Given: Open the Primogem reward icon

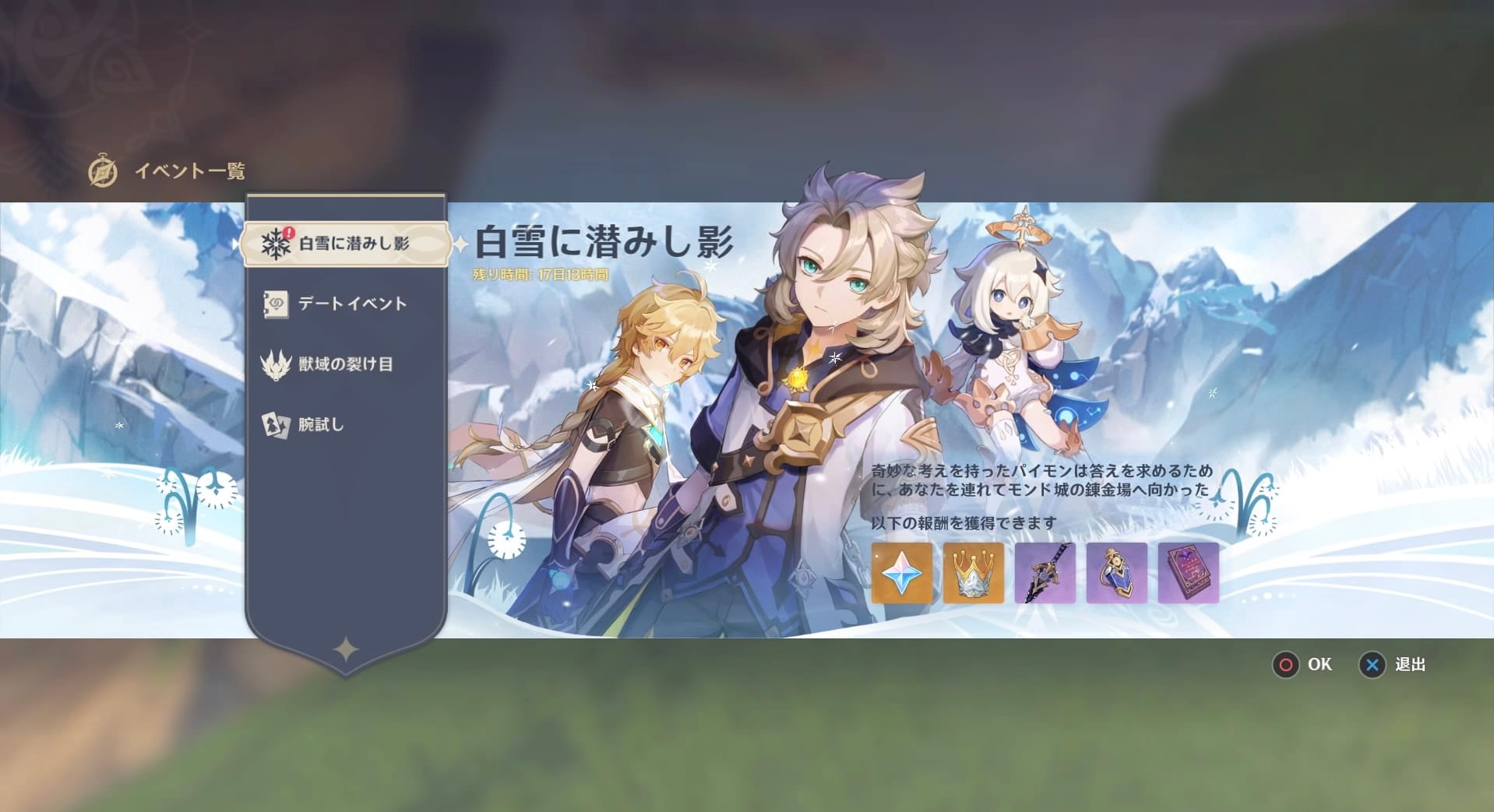Looking at the screenshot, I should pos(901,574).
